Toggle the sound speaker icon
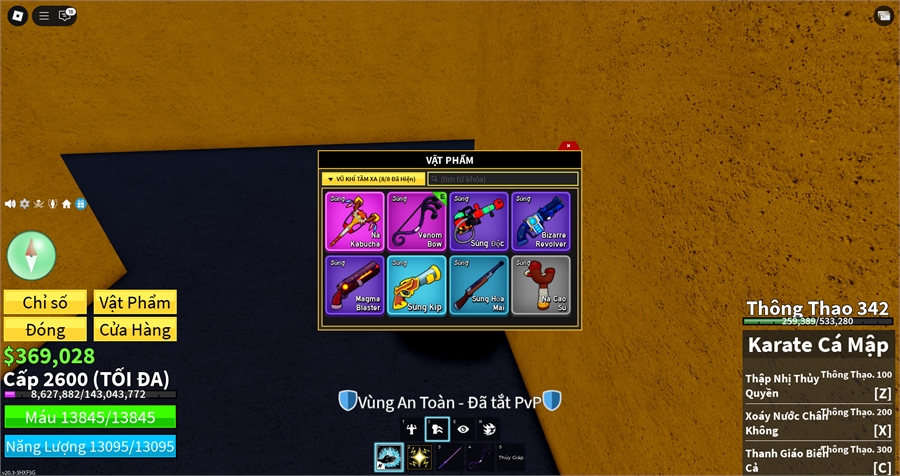900x476 pixels. (10, 203)
